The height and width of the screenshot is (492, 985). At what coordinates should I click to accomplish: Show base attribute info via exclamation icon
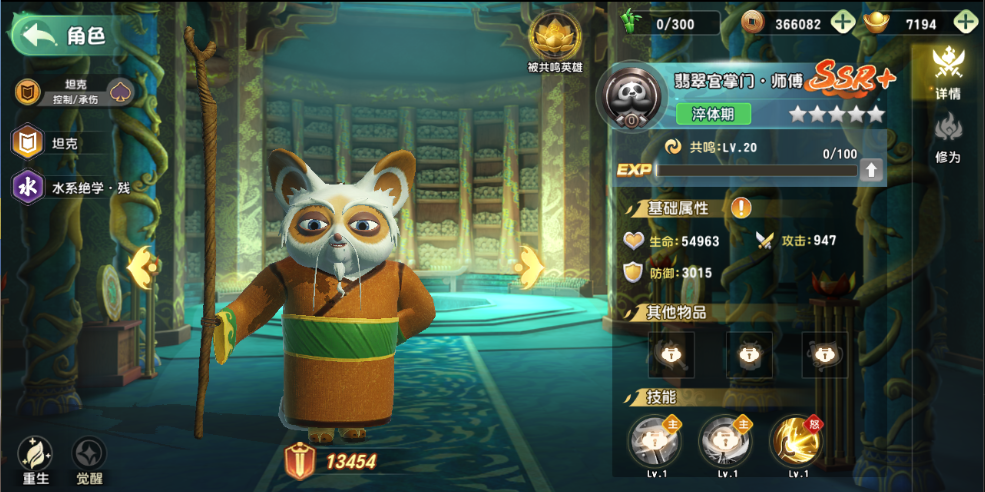(741, 208)
